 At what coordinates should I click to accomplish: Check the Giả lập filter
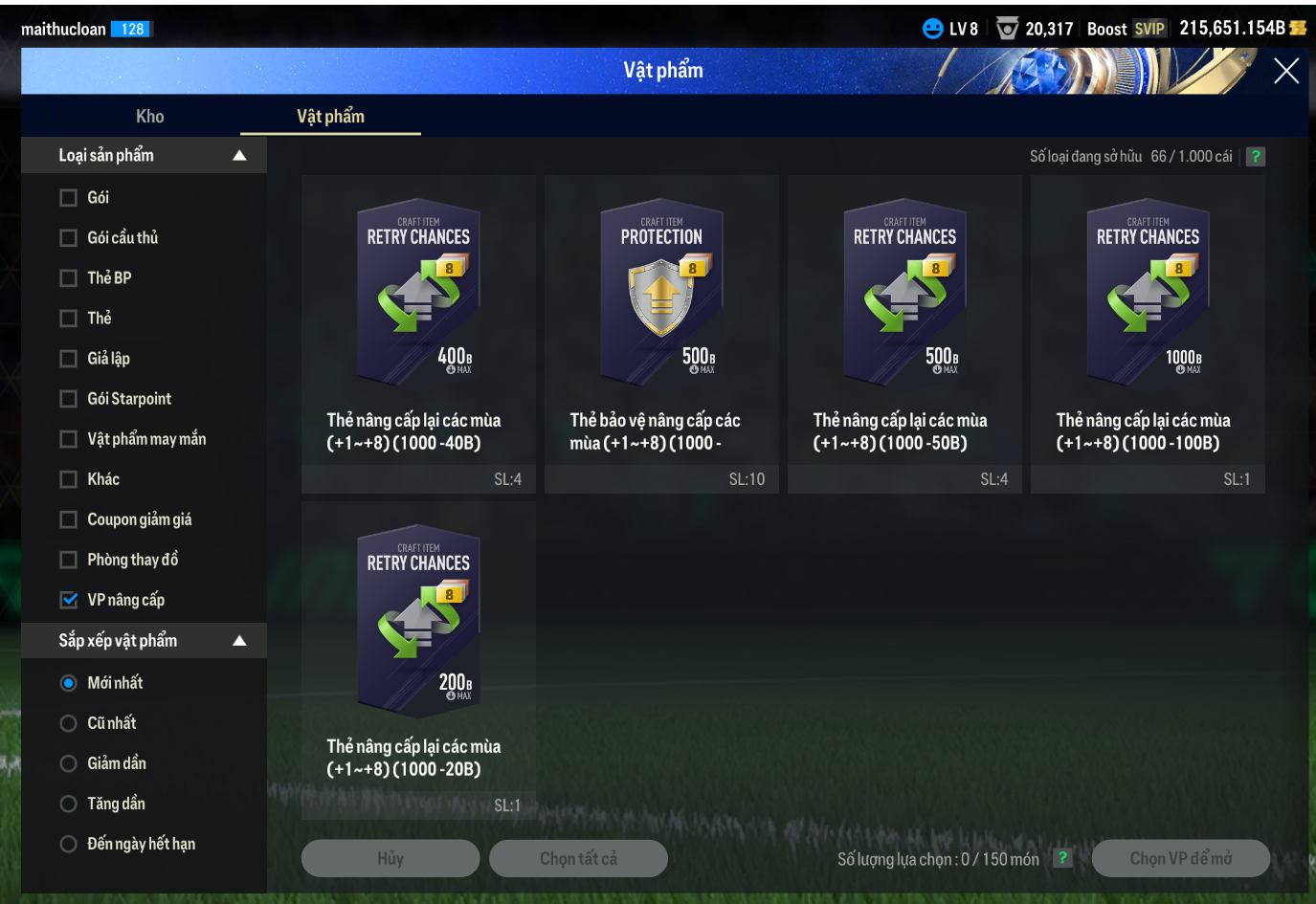[69, 359]
